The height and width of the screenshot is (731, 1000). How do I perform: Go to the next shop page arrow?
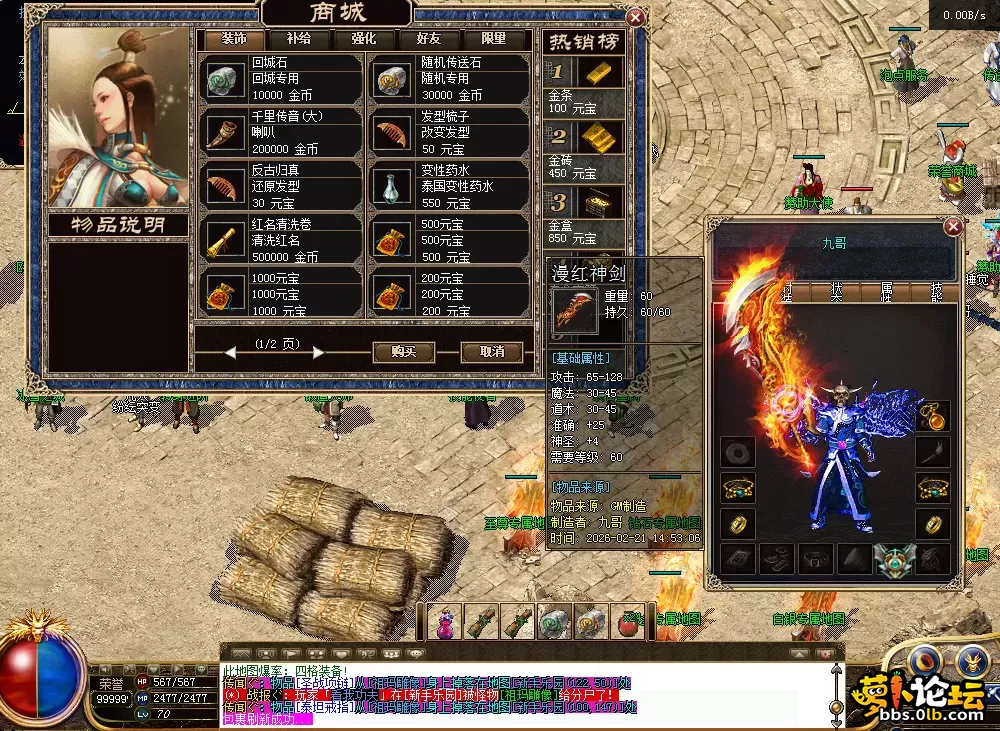[318, 352]
